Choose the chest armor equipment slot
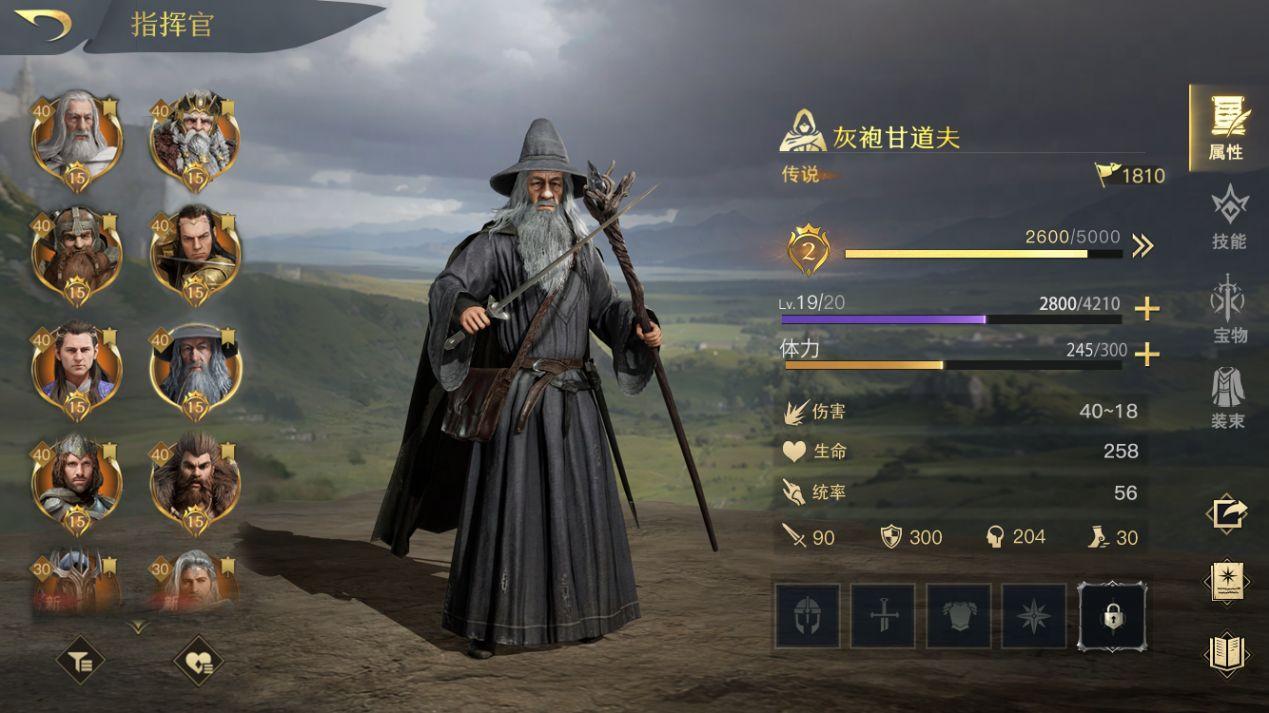 click(959, 616)
